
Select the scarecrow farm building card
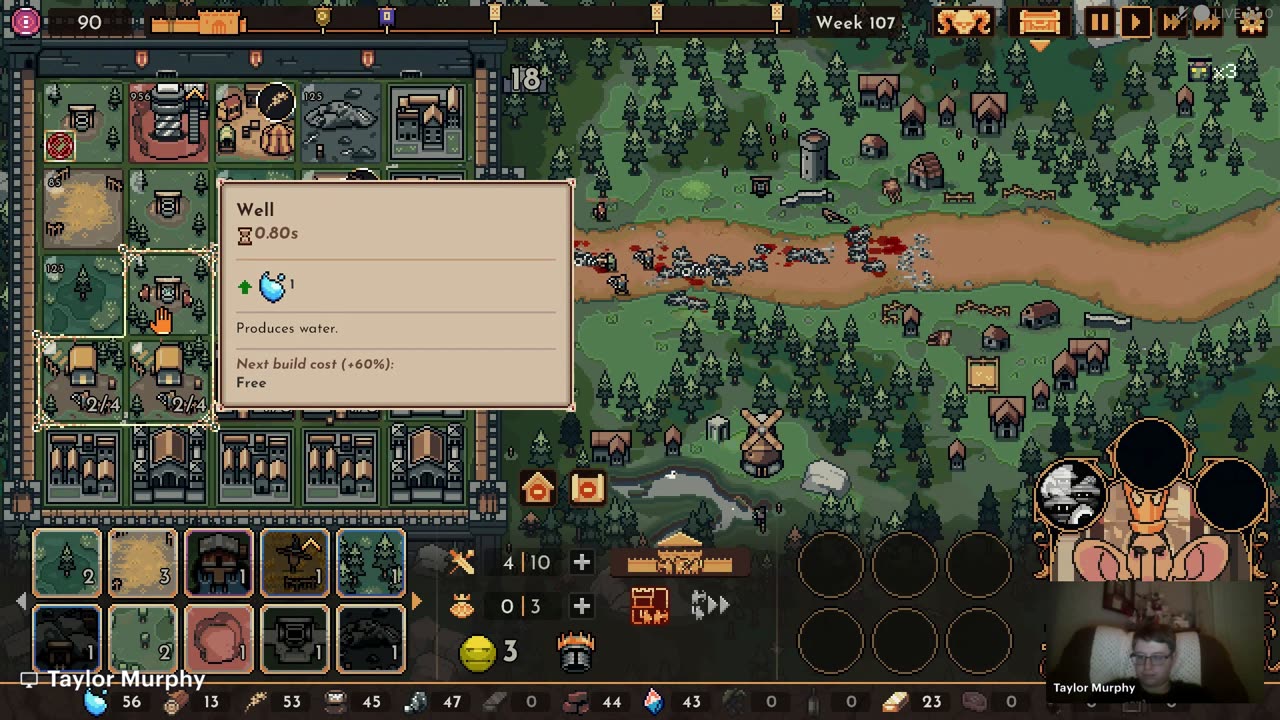(x=294, y=563)
